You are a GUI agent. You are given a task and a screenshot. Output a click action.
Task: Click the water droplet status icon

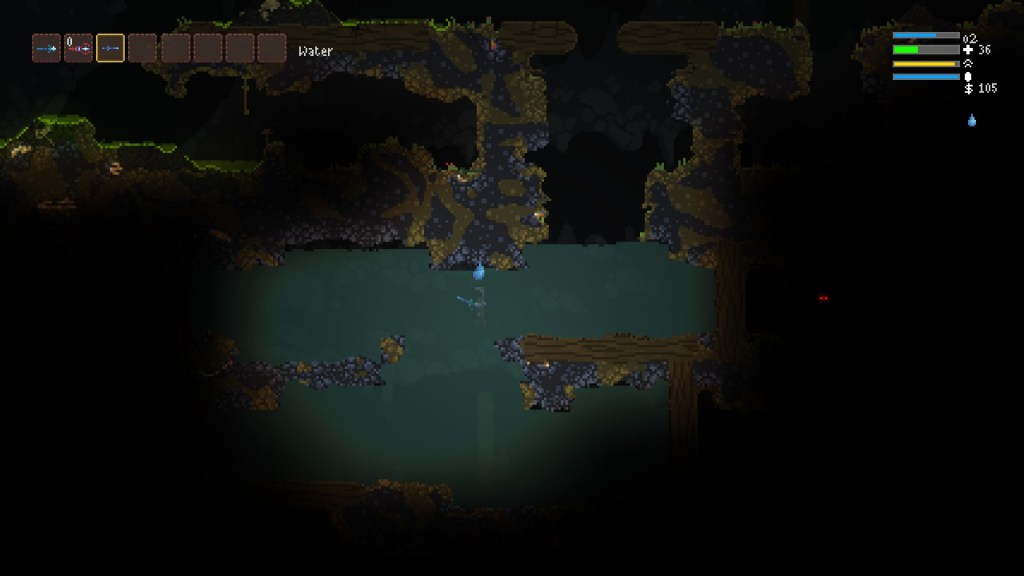[x=971, y=121]
